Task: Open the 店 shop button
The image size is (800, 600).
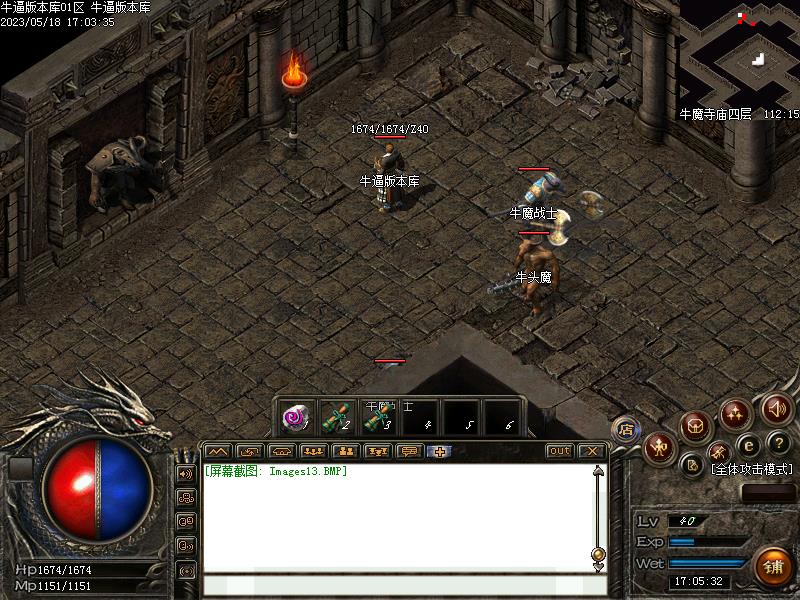Action: pyautogui.click(x=626, y=430)
